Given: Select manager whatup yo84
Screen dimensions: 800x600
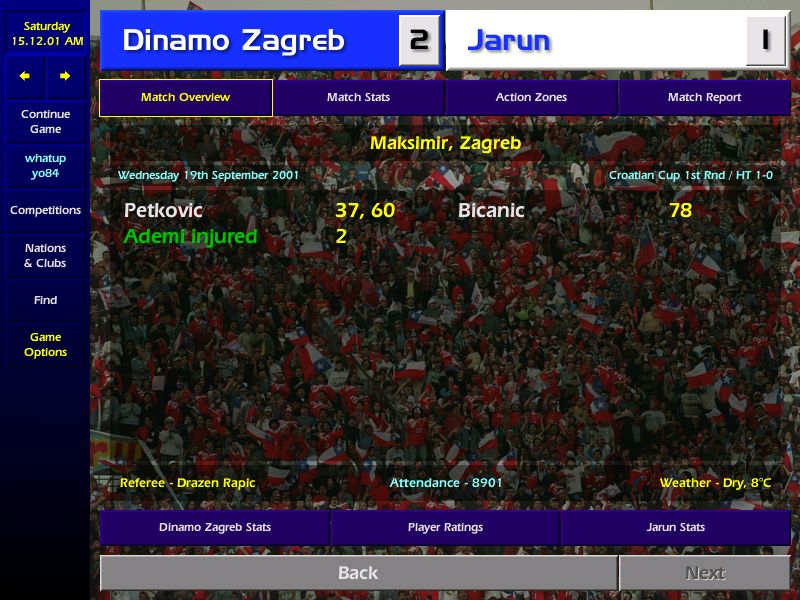Looking at the screenshot, I should click(45, 166).
